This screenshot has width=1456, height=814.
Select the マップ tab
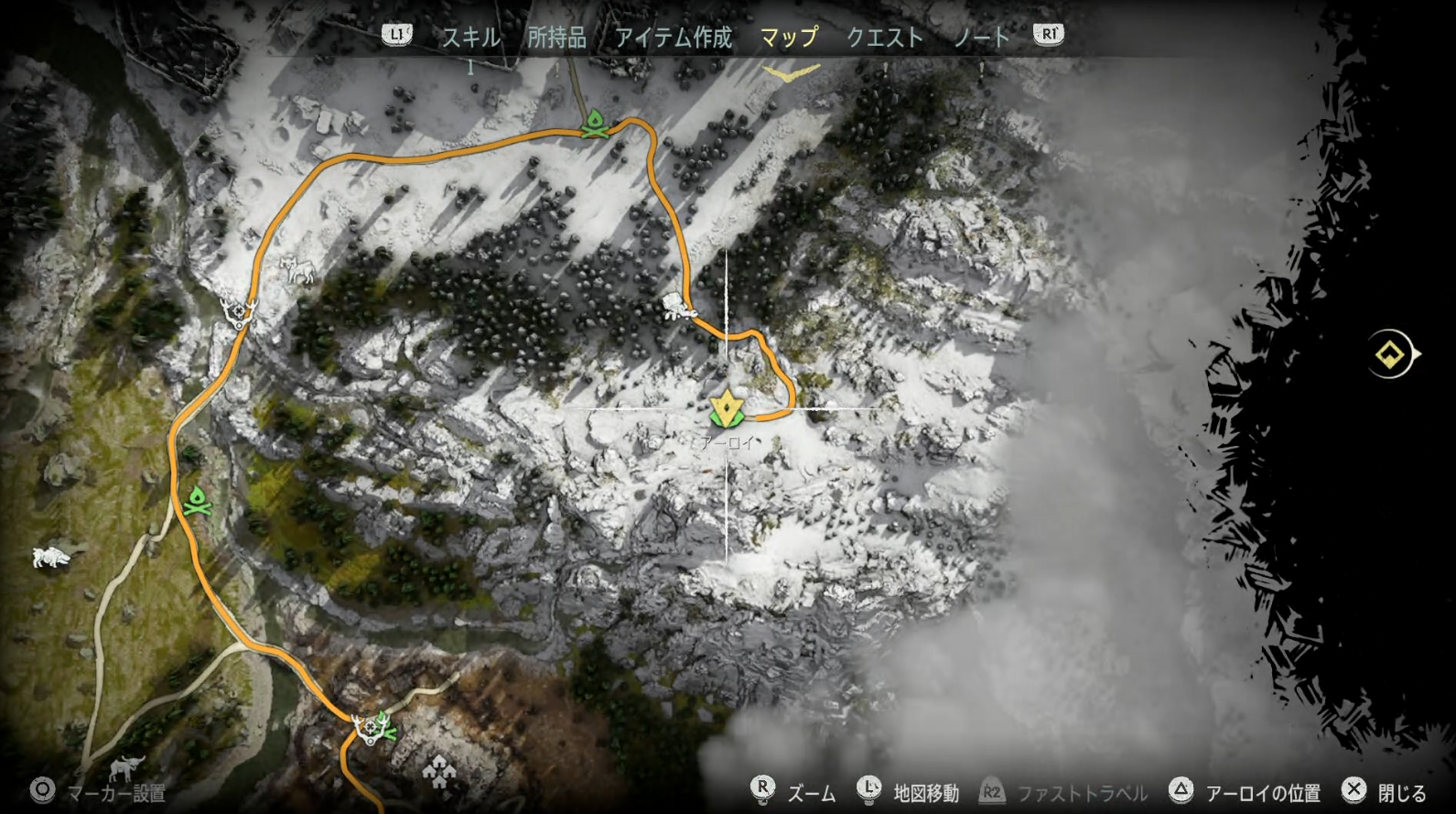tap(789, 37)
